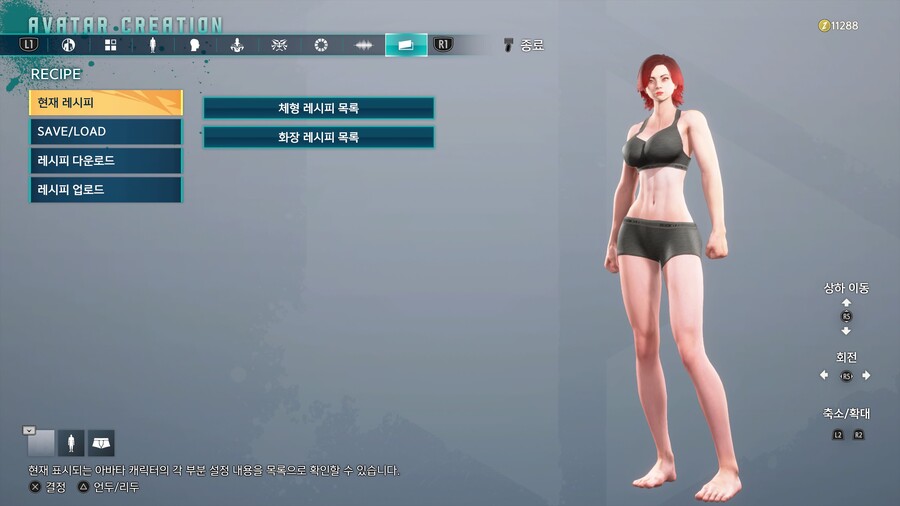Open the 화장 레시피 목록 button
Screen dimensions: 900x506
click(319, 137)
